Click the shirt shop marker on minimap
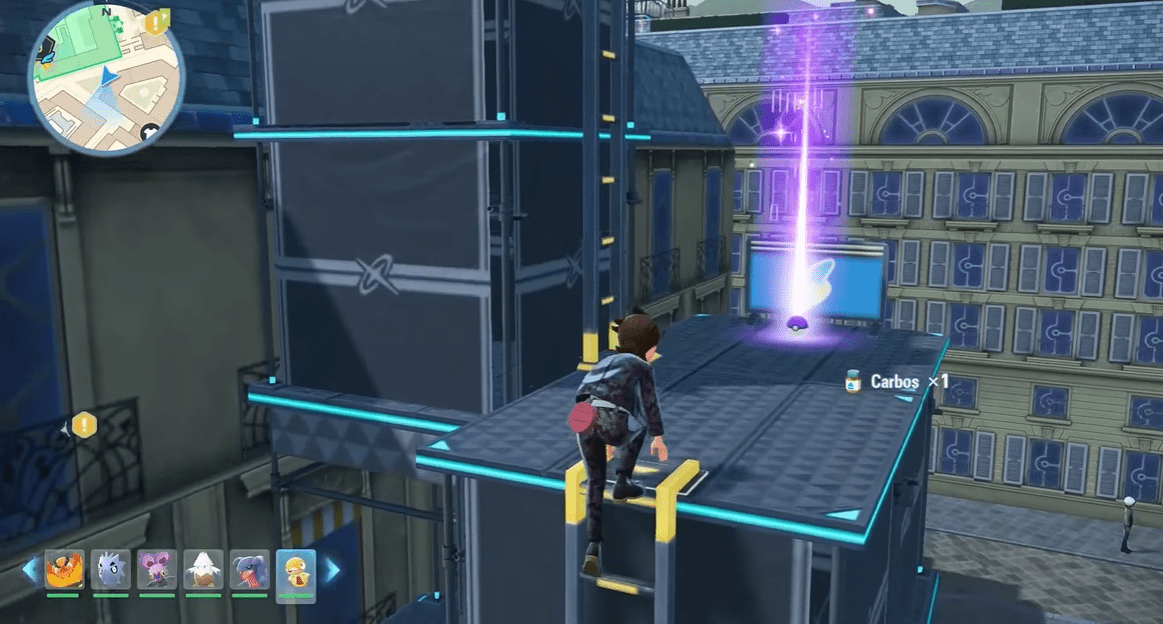The image size is (1163, 624). [x=150, y=131]
